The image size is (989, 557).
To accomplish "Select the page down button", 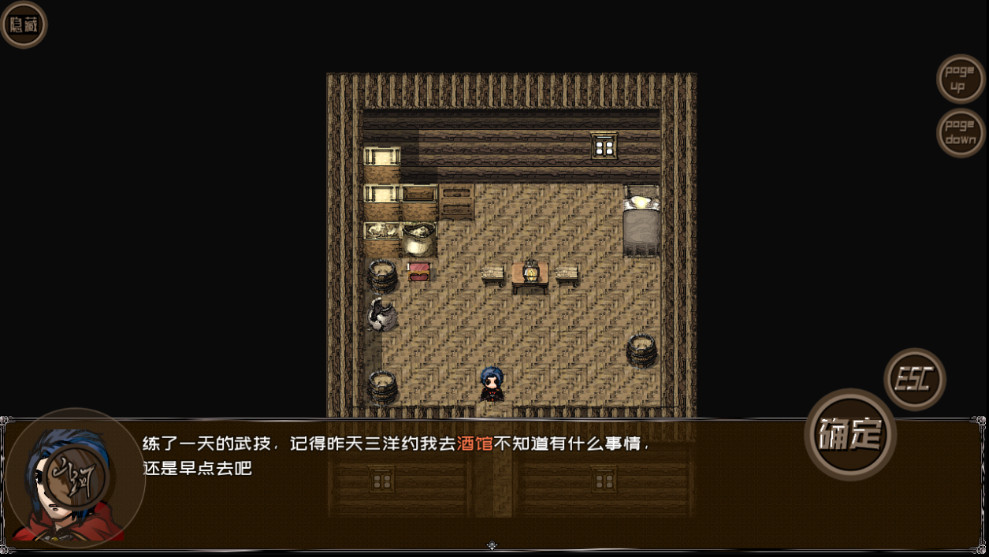I will click(960, 132).
